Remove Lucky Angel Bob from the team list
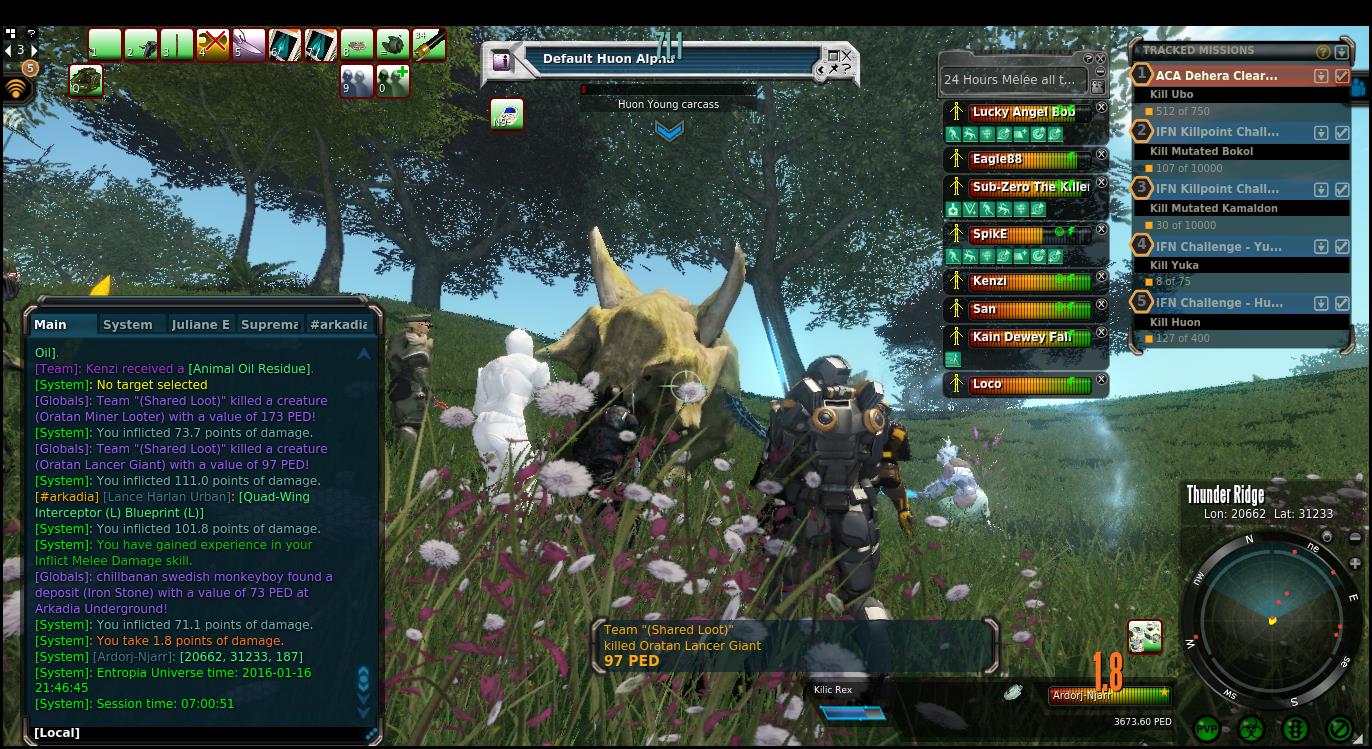 tap(1101, 108)
